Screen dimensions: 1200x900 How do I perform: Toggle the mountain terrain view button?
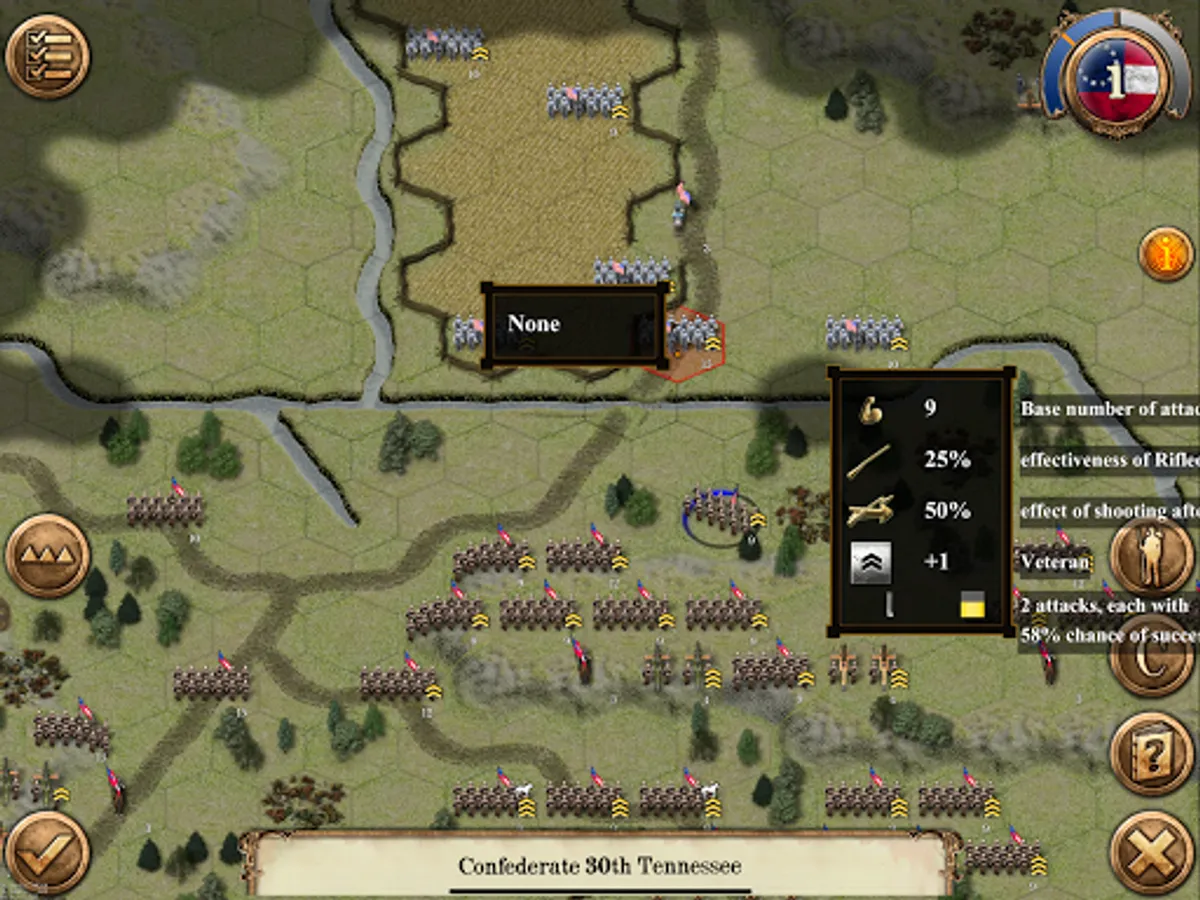pyautogui.click(x=48, y=556)
